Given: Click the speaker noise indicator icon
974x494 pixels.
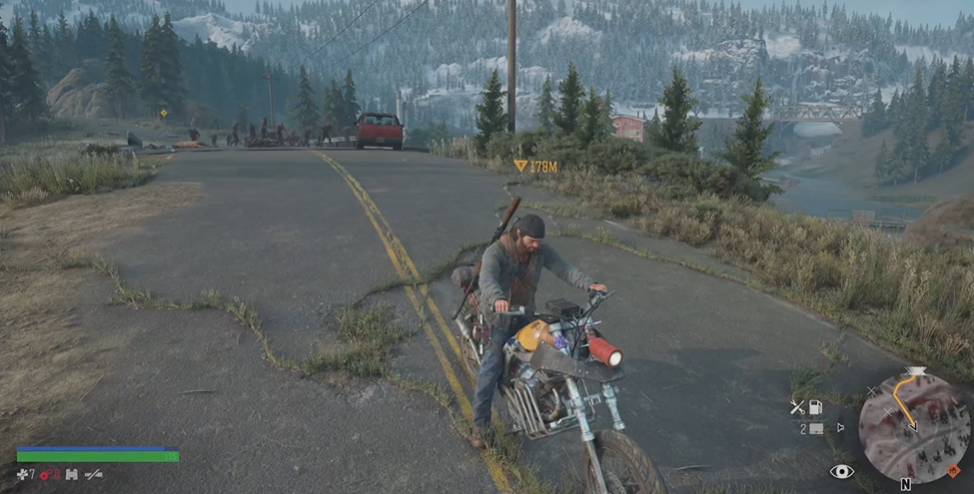Looking at the screenshot, I should click(x=840, y=427).
